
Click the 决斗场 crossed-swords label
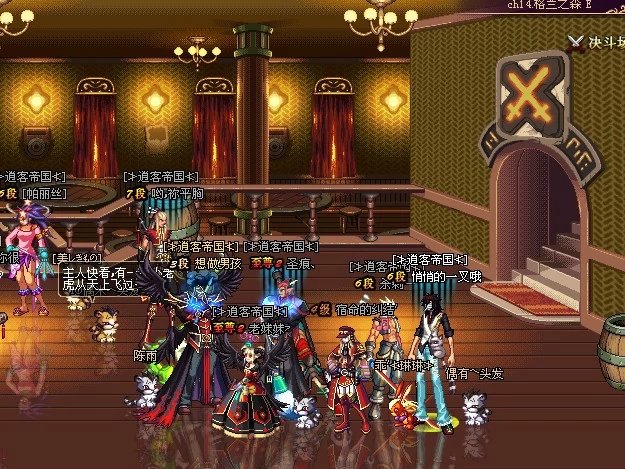click(x=597, y=42)
